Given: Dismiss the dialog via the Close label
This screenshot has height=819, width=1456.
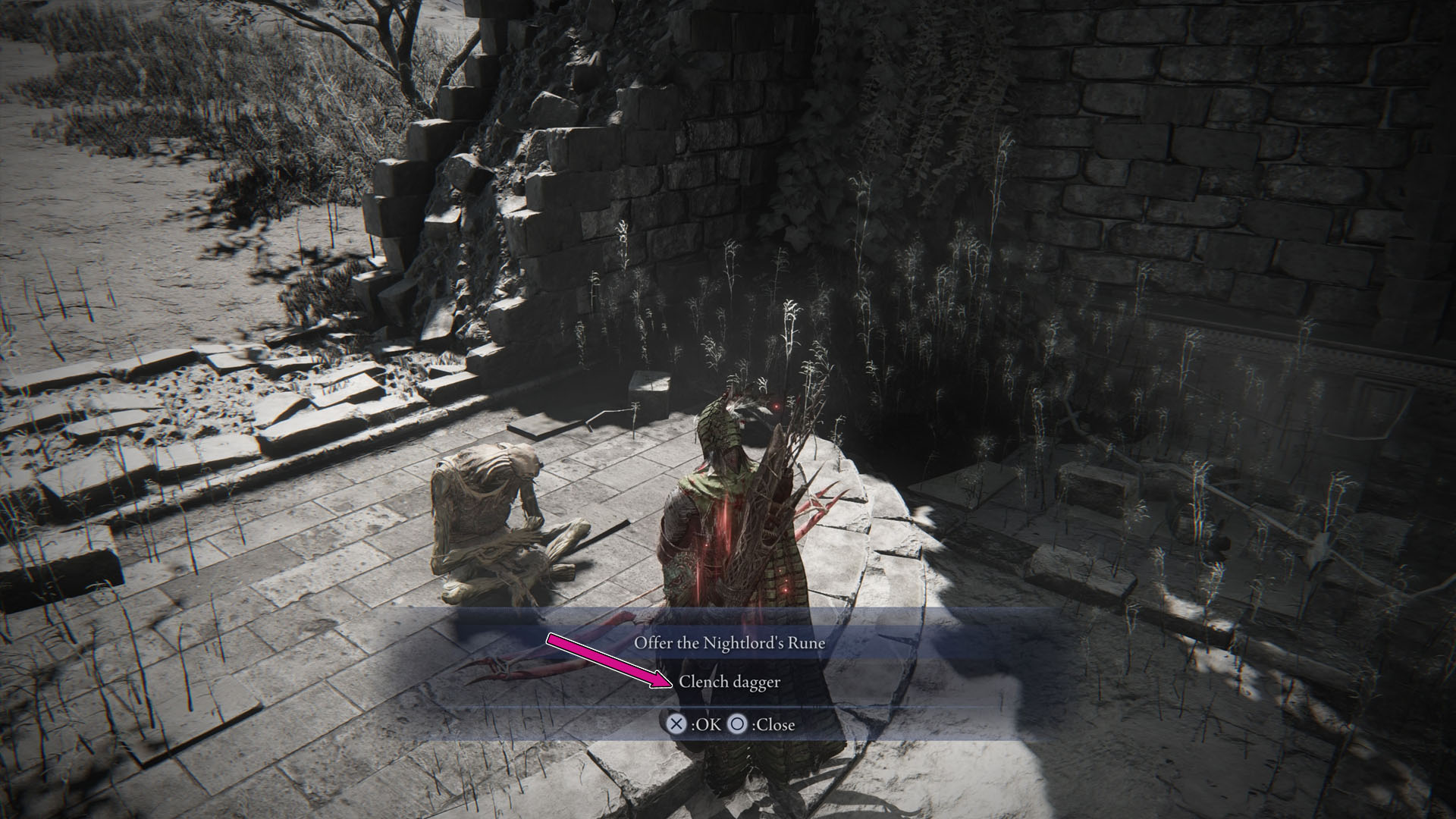Looking at the screenshot, I should click(773, 725).
